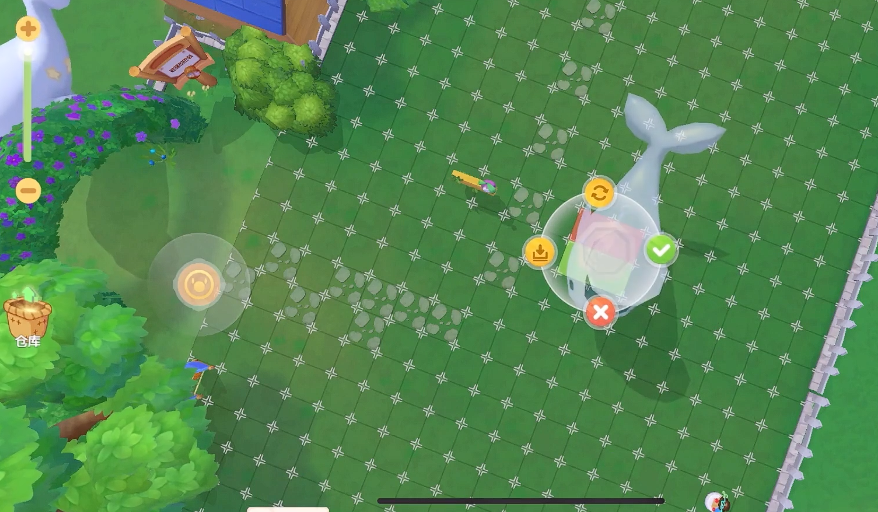
Task: Confirm placement with the green checkmark
Action: click(x=660, y=249)
